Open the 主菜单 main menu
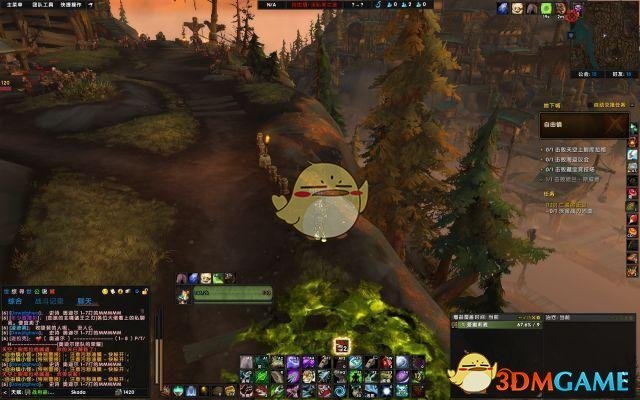The image size is (640, 400). [10, 5]
